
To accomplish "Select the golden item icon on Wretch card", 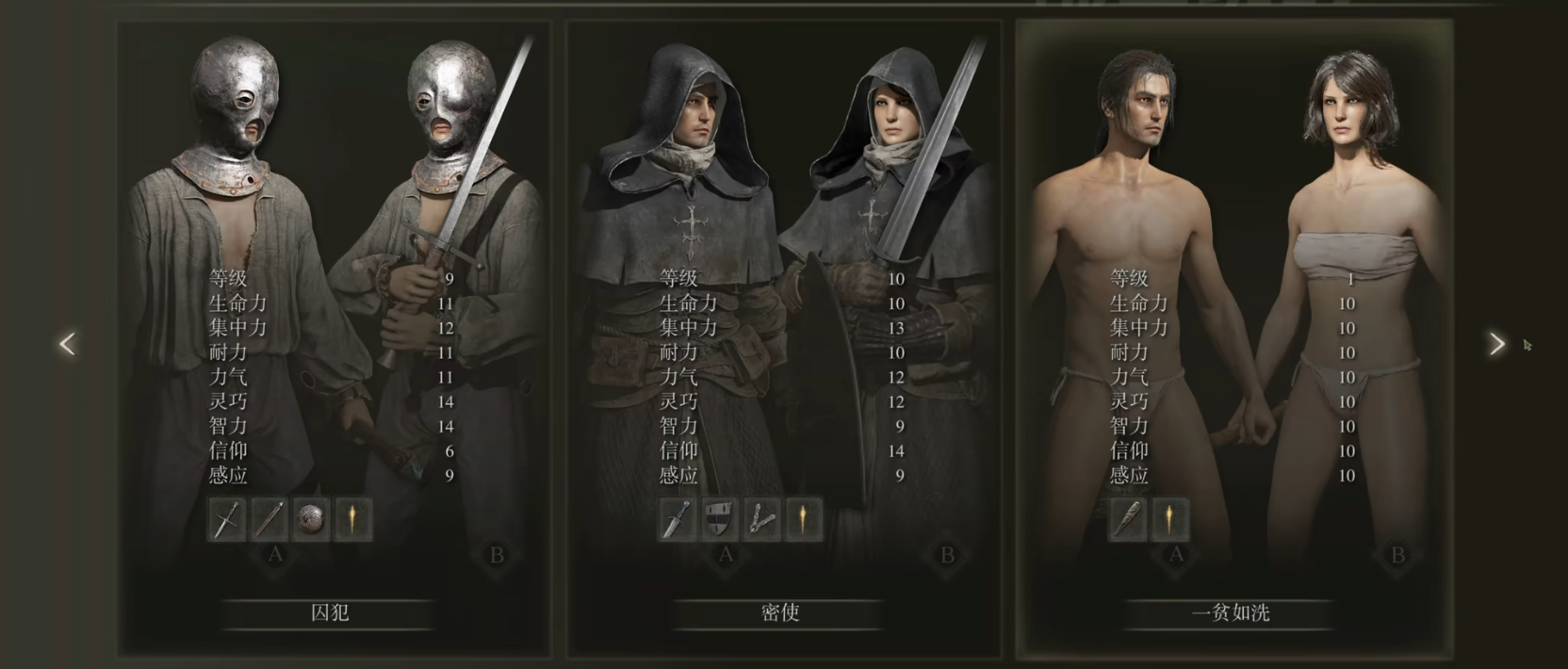I will [1169, 519].
